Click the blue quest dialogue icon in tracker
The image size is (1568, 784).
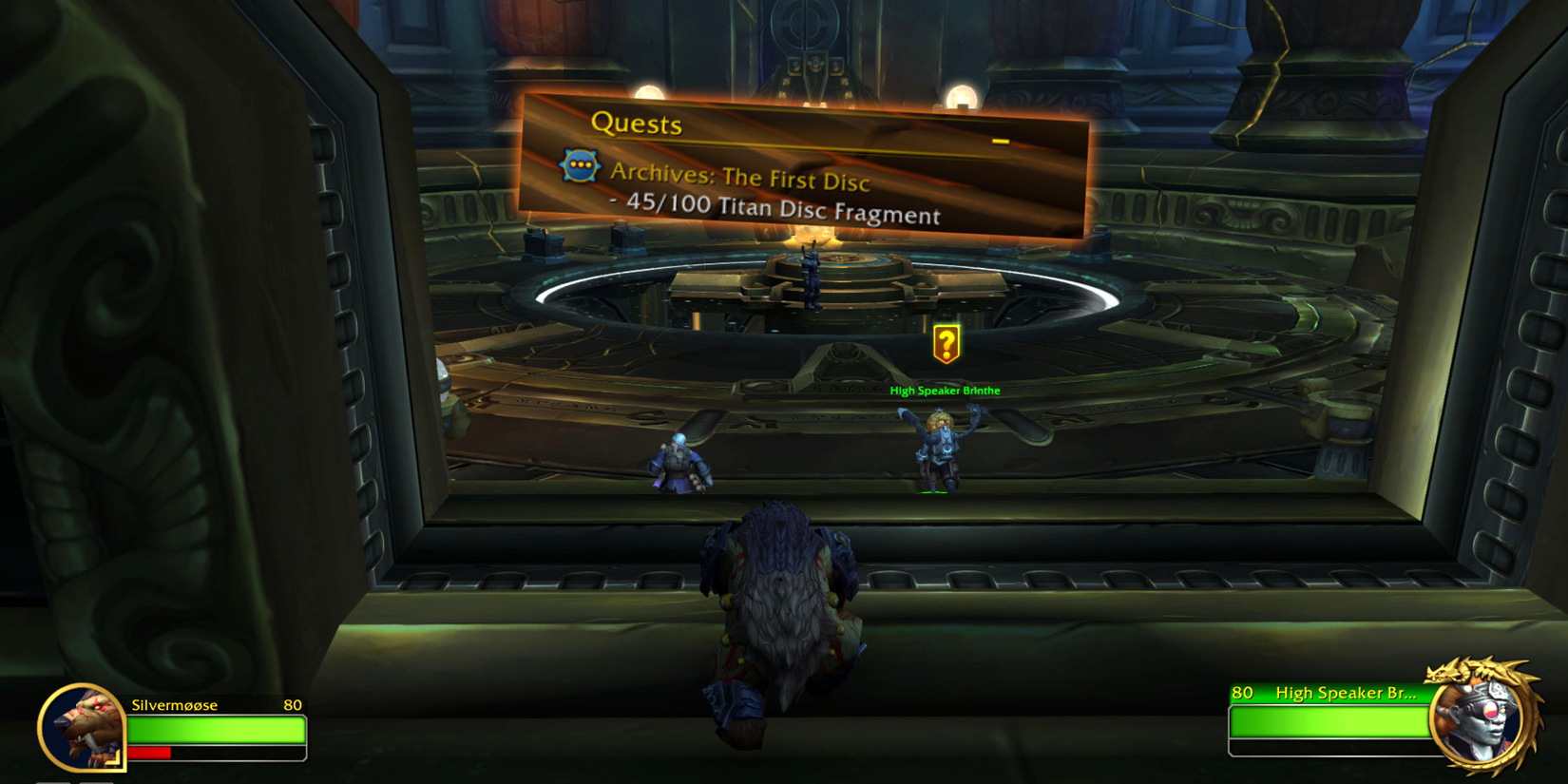tap(580, 166)
